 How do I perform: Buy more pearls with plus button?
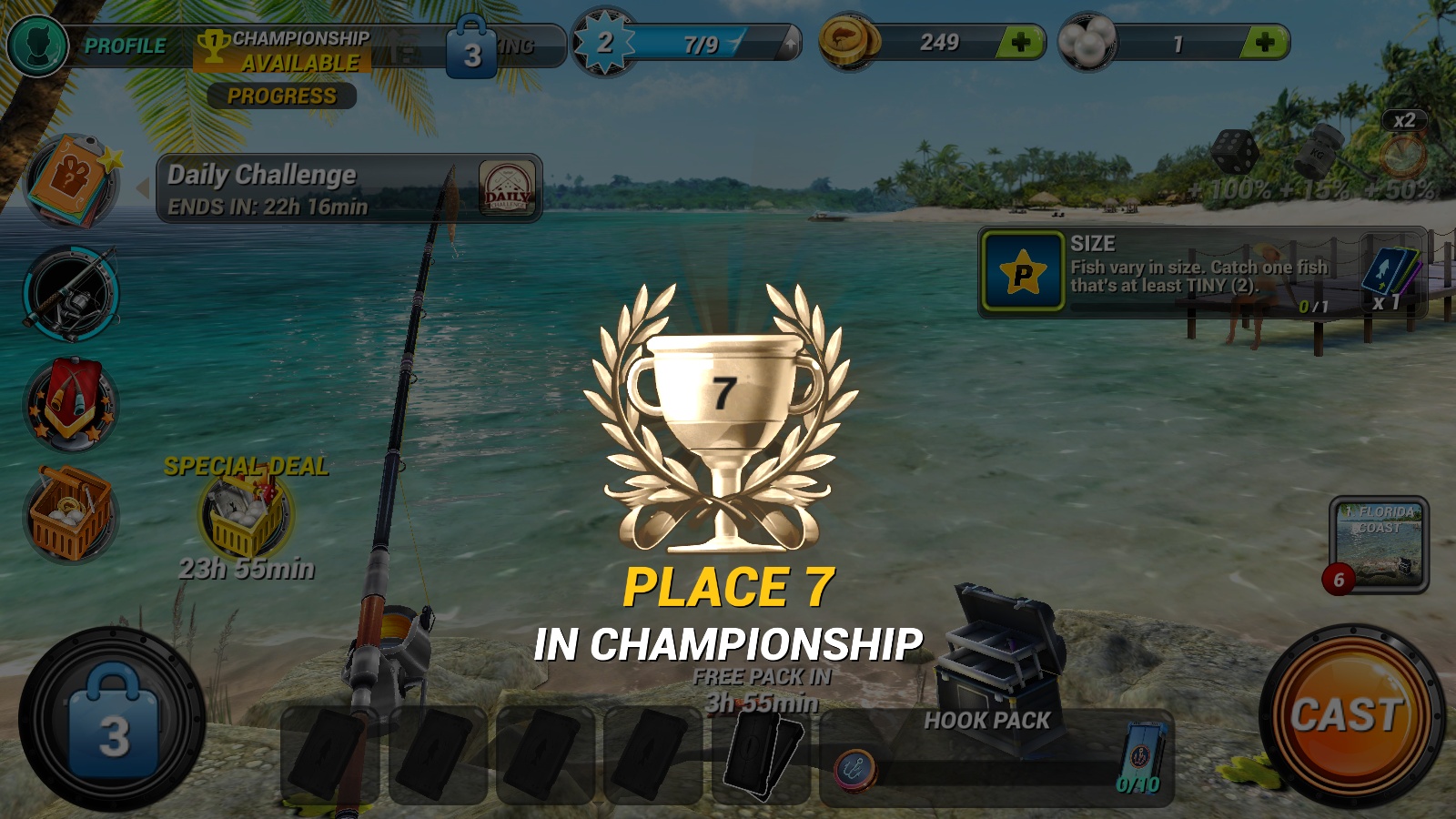[x=1264, y=43]
